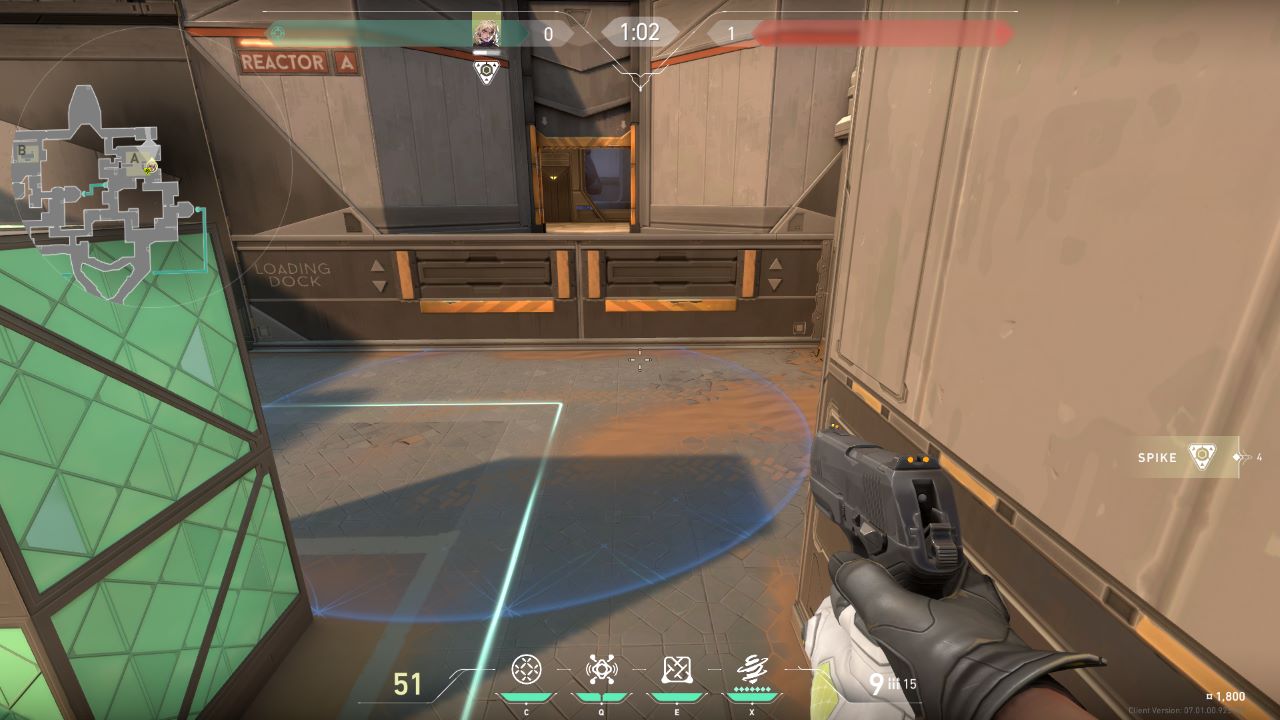
Task: Click the yellow player marker on the minimap
Action: pos(150,168)
